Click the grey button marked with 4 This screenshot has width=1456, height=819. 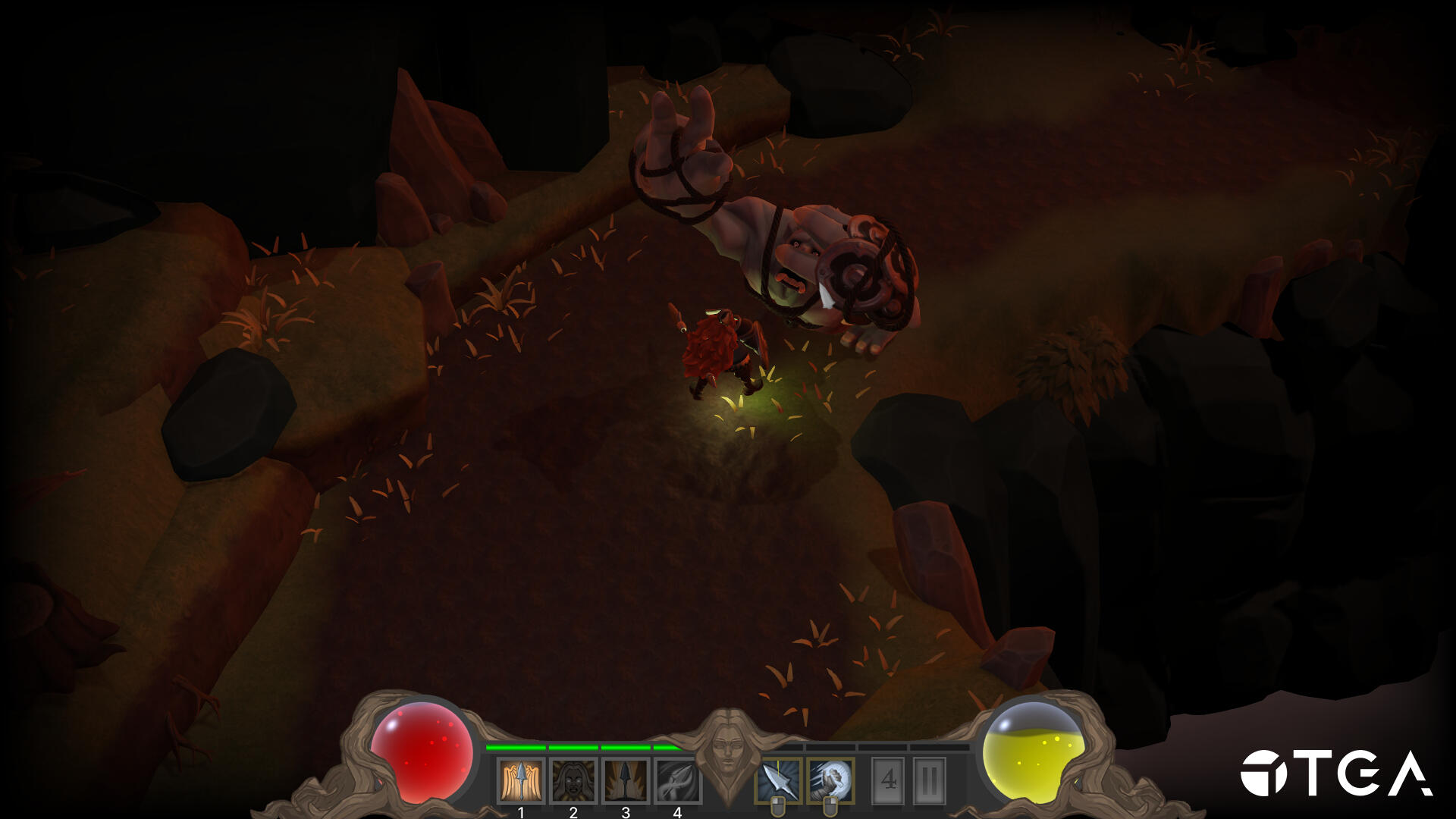click(889, 780)
